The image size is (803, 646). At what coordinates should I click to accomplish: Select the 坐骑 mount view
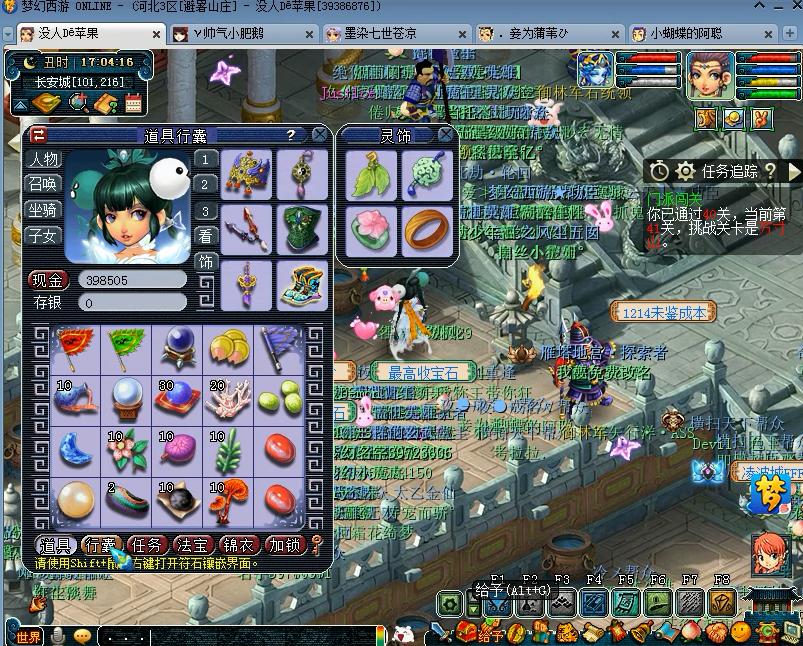coord(43,210)
